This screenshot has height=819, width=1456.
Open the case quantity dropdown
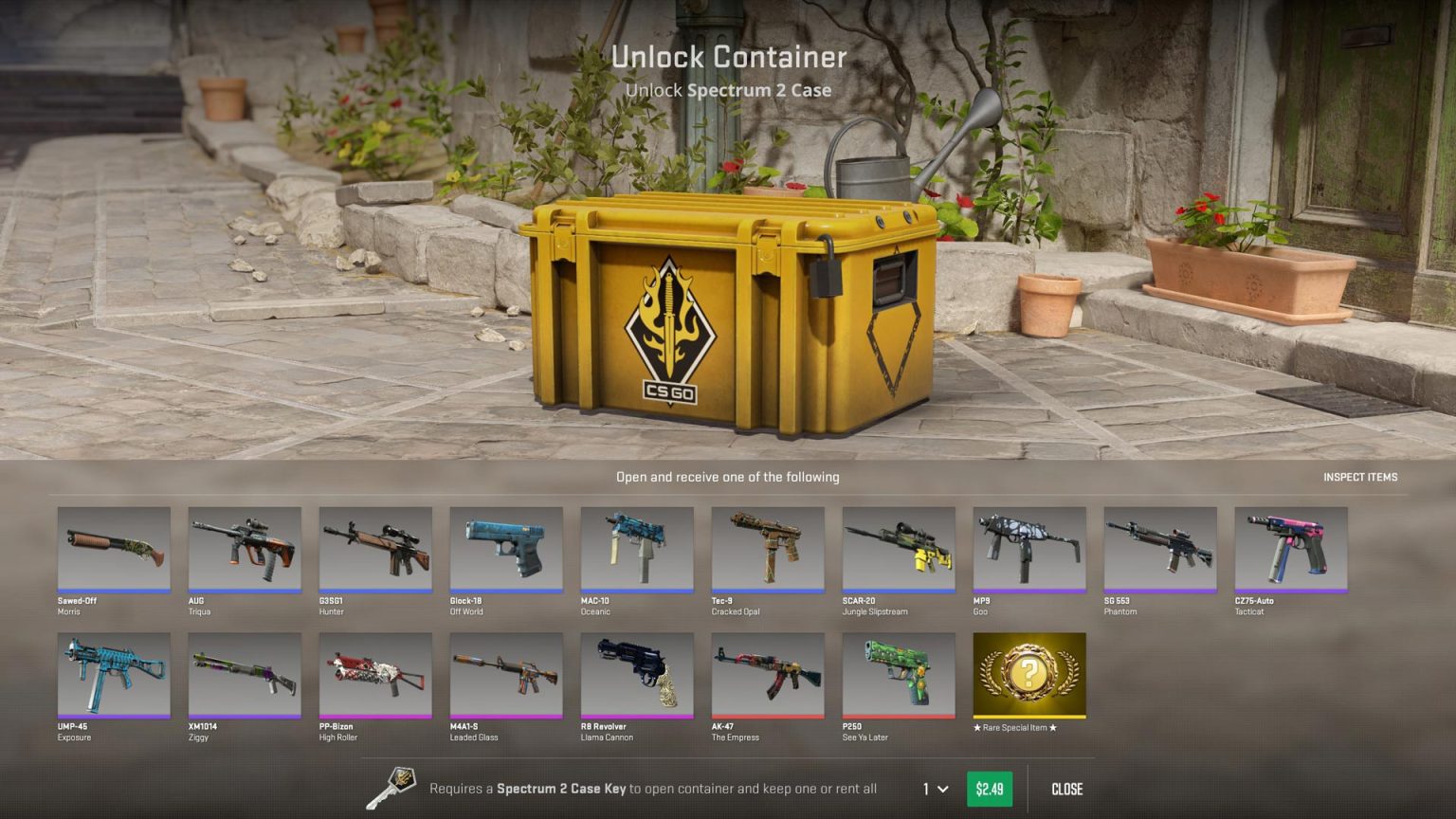pos(934,788)
